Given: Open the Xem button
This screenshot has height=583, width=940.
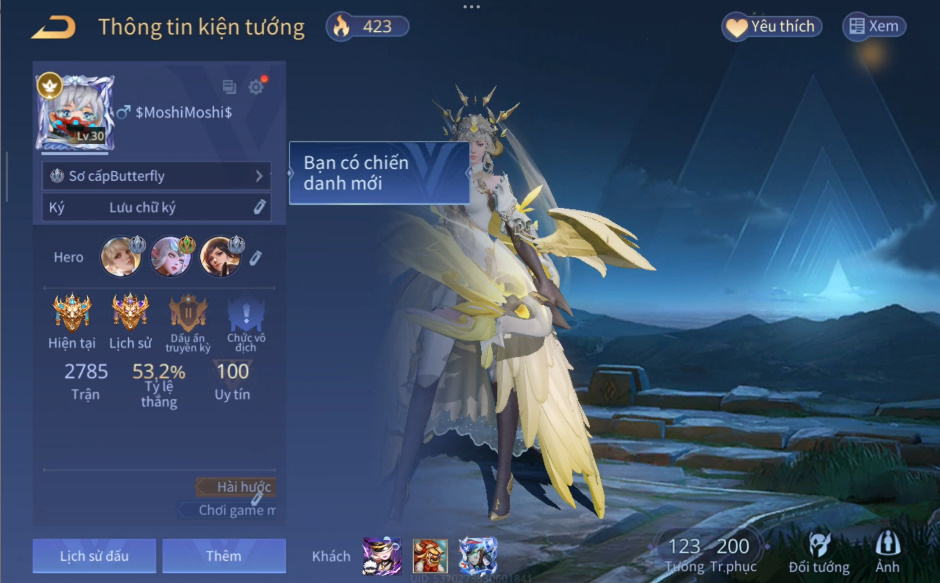Looking at the screenshot, I should pyautogui.click(x=874, y=27).
